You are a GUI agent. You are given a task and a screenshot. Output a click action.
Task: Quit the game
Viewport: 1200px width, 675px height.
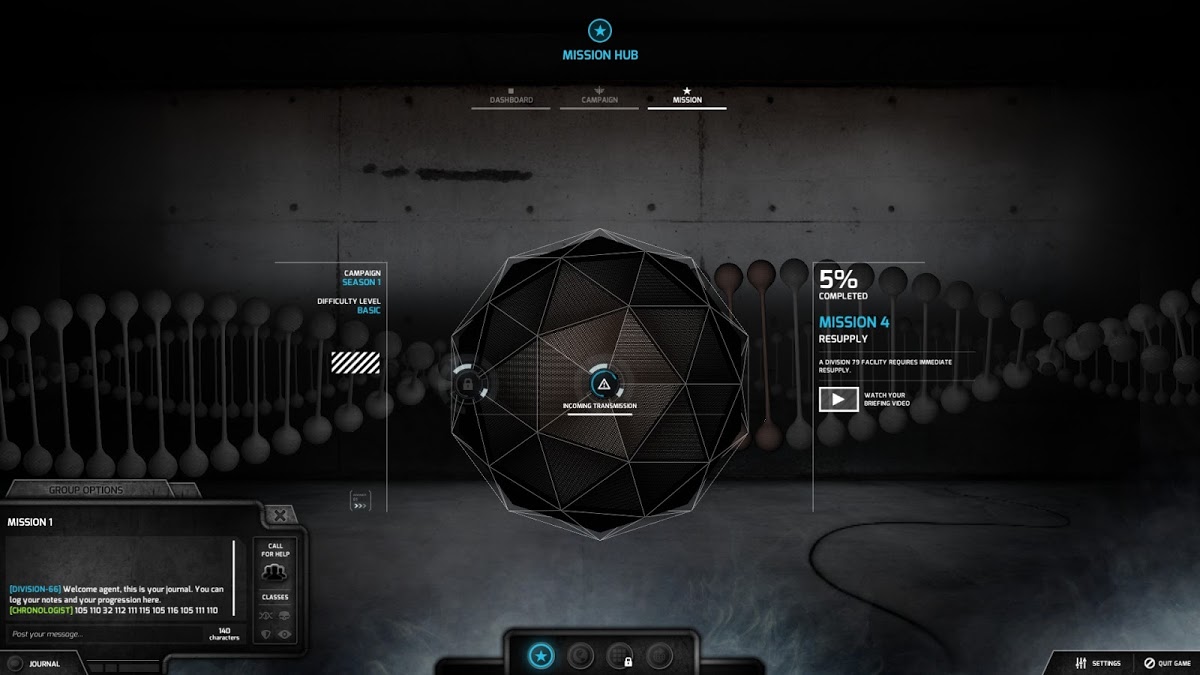pyautogui.click(x=1168, y=663)
